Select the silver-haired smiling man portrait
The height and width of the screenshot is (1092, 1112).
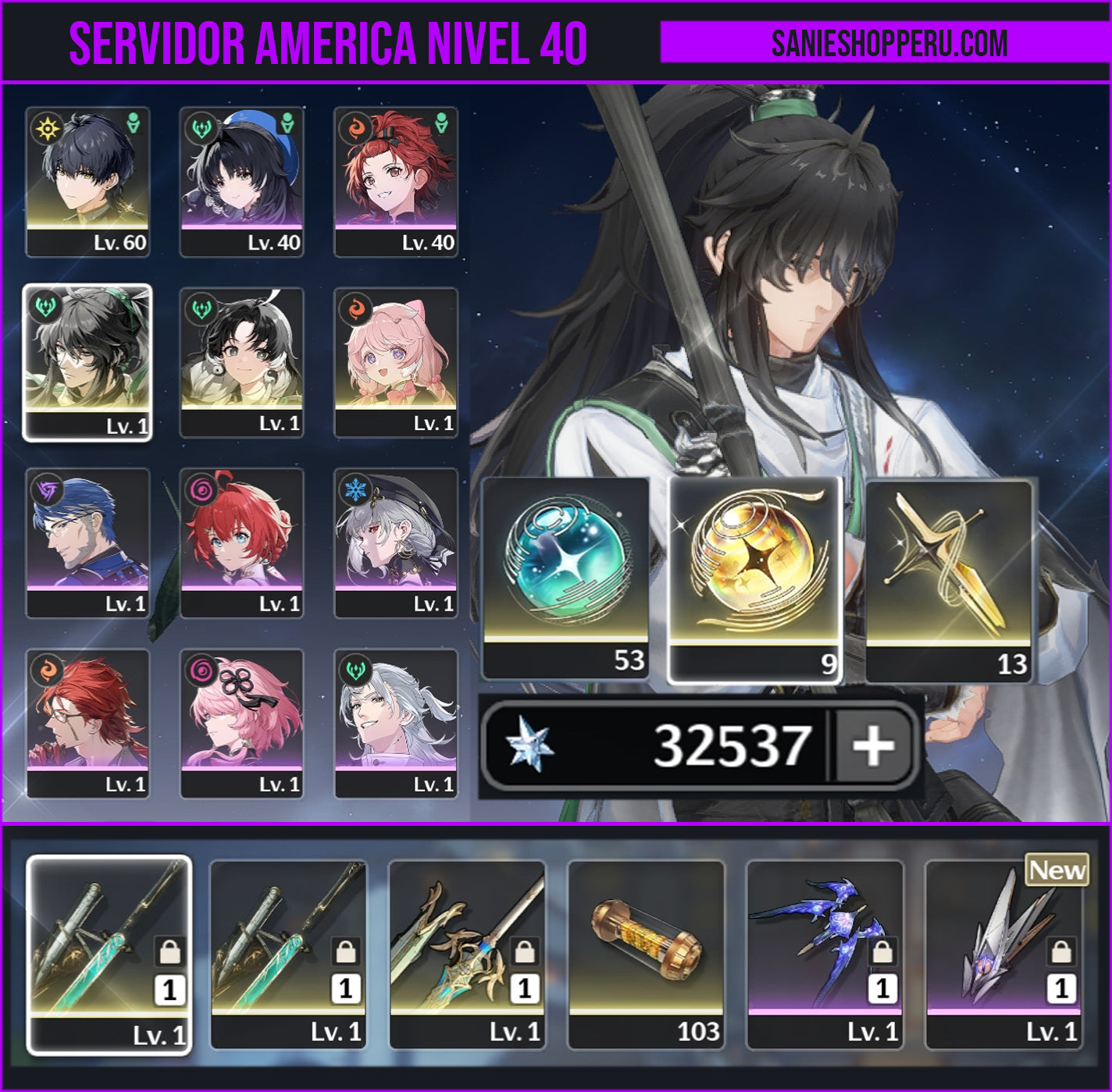point(396,723)
